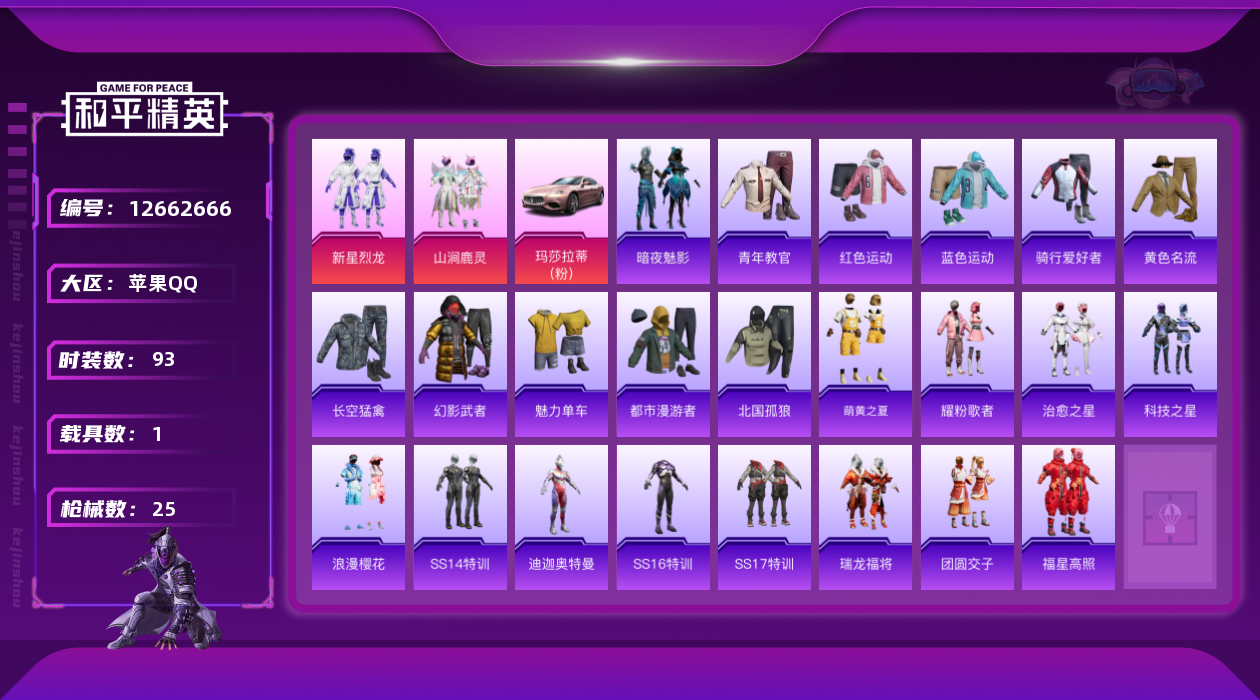Open the pink 玛莎拉蒂 vehicle card
Screen dimensions: 1260x700
[561, 211]
